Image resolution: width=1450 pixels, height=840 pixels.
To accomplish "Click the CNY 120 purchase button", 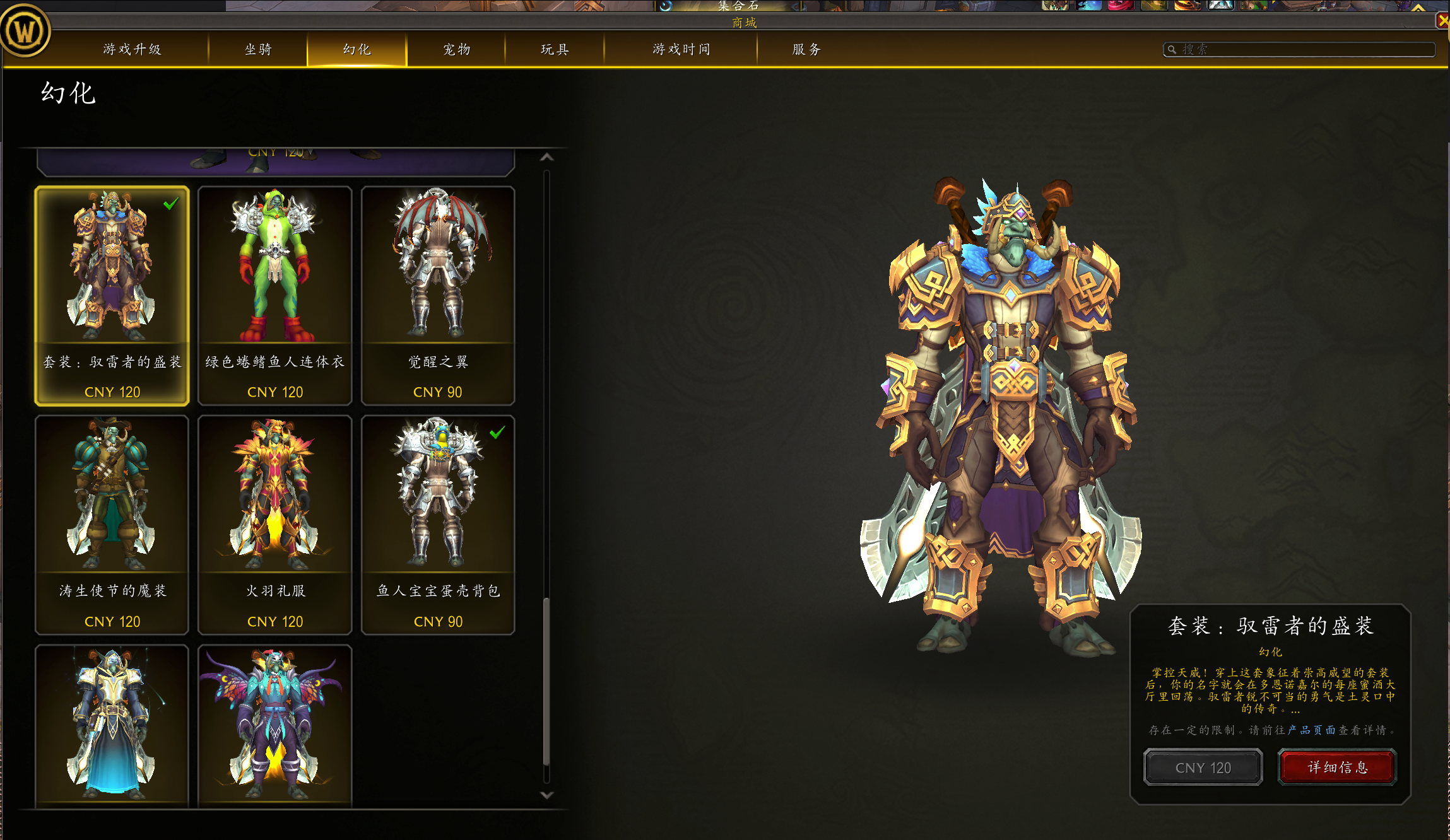I will 1203,767.
